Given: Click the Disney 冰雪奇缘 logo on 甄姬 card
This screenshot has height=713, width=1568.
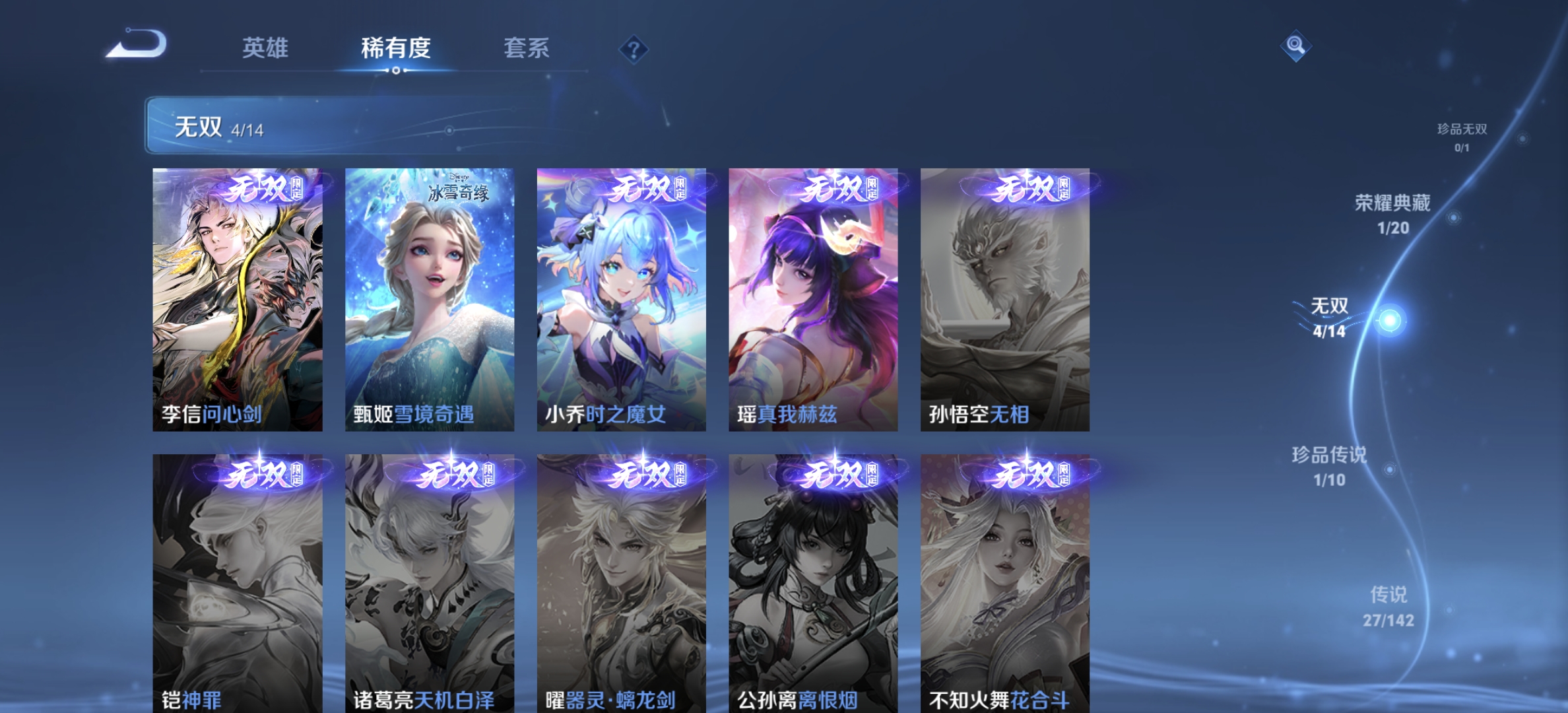Looking at the screenshot, I should (x=458, y=186).
